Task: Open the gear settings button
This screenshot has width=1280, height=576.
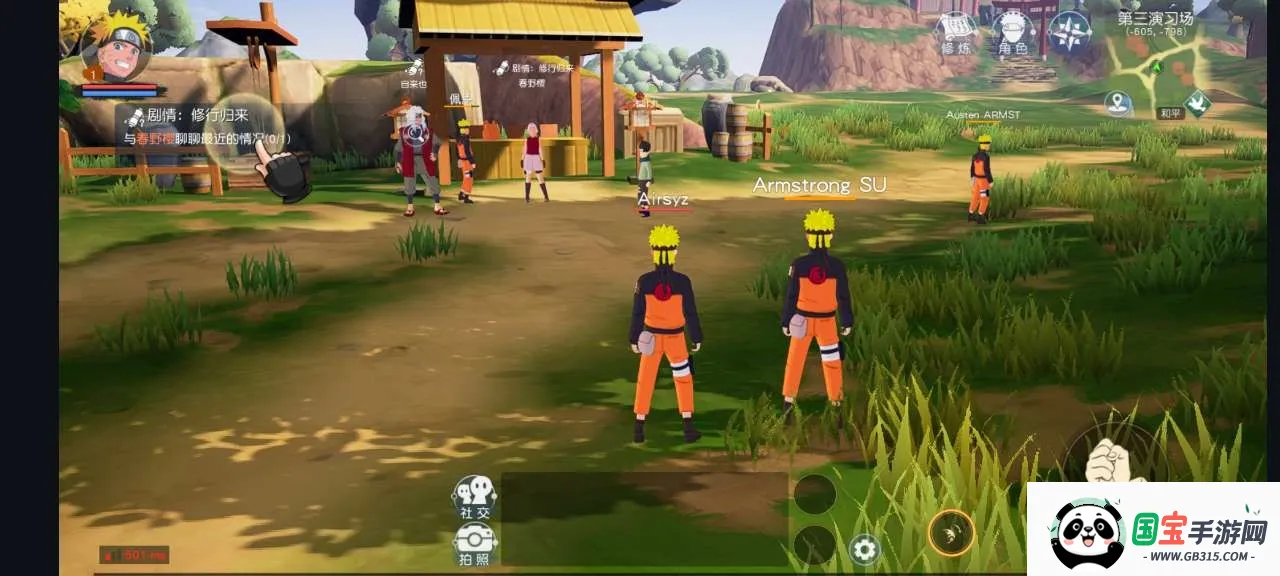Action: coord(864,549)
